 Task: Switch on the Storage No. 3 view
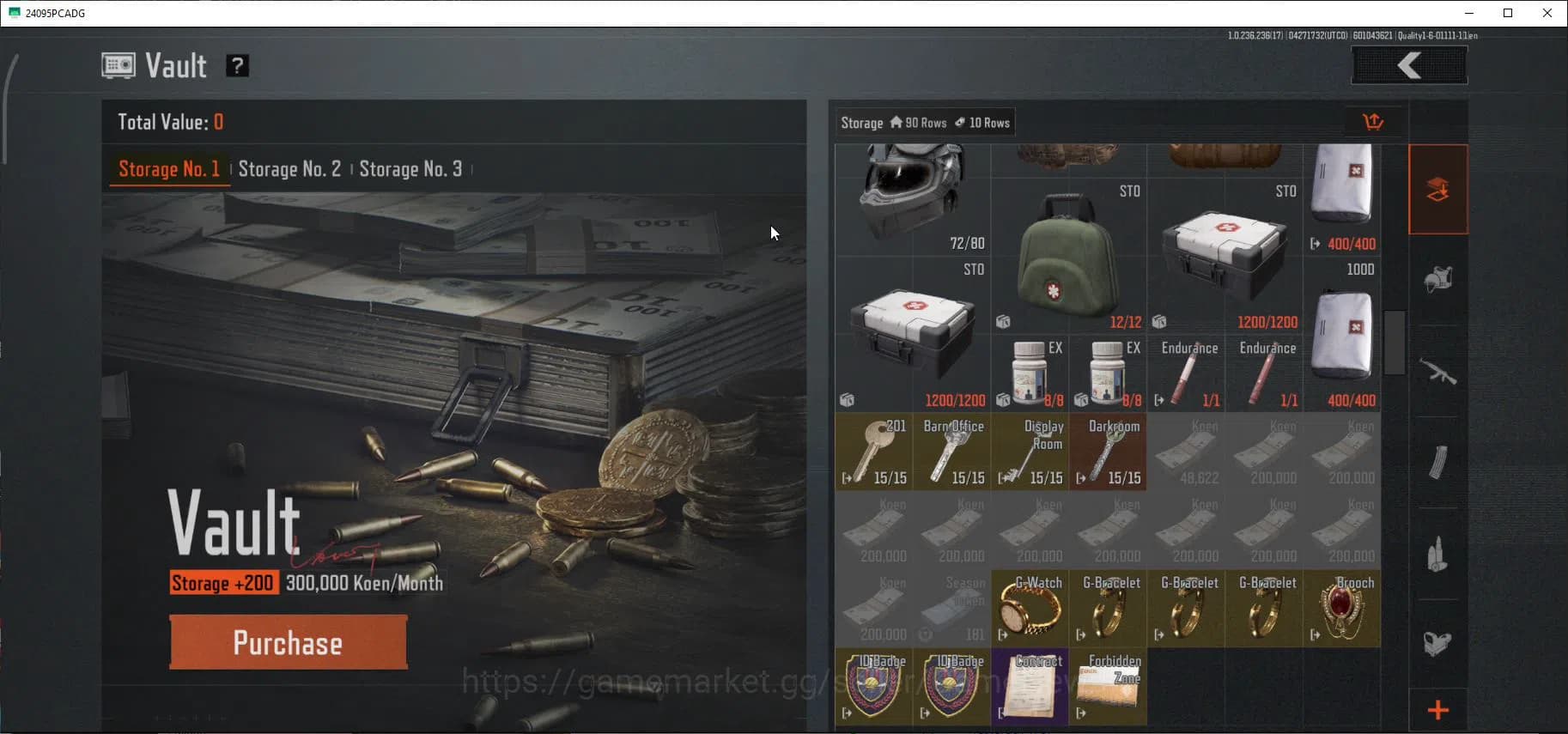[x=411, y=169]
